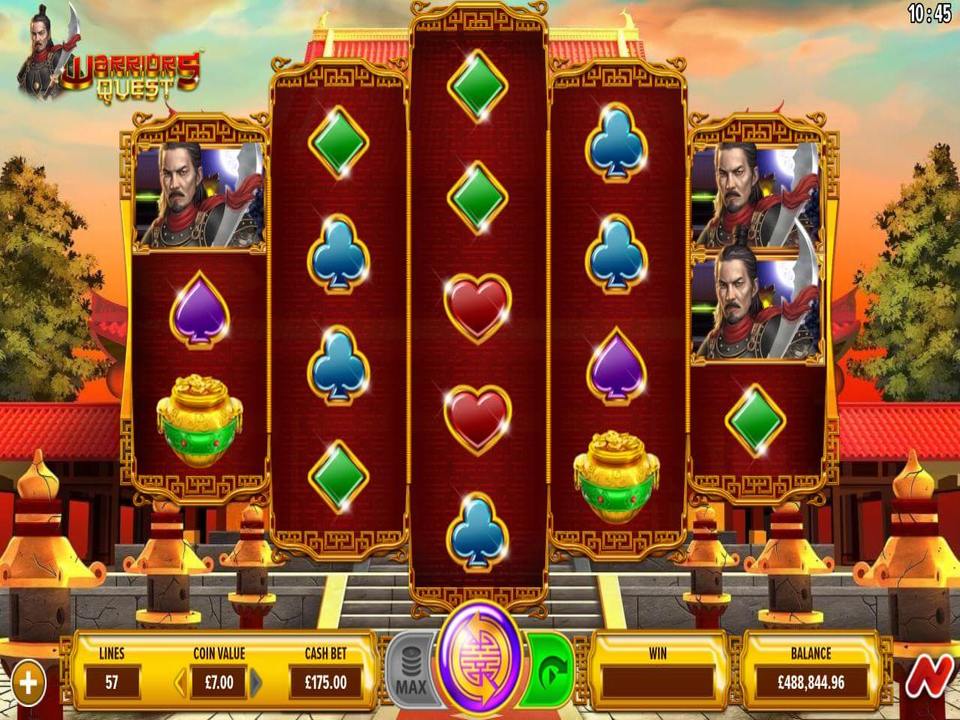Click the red N logo
The height and width of the screenshot is (720, 960).
click(x=928, y=678)
